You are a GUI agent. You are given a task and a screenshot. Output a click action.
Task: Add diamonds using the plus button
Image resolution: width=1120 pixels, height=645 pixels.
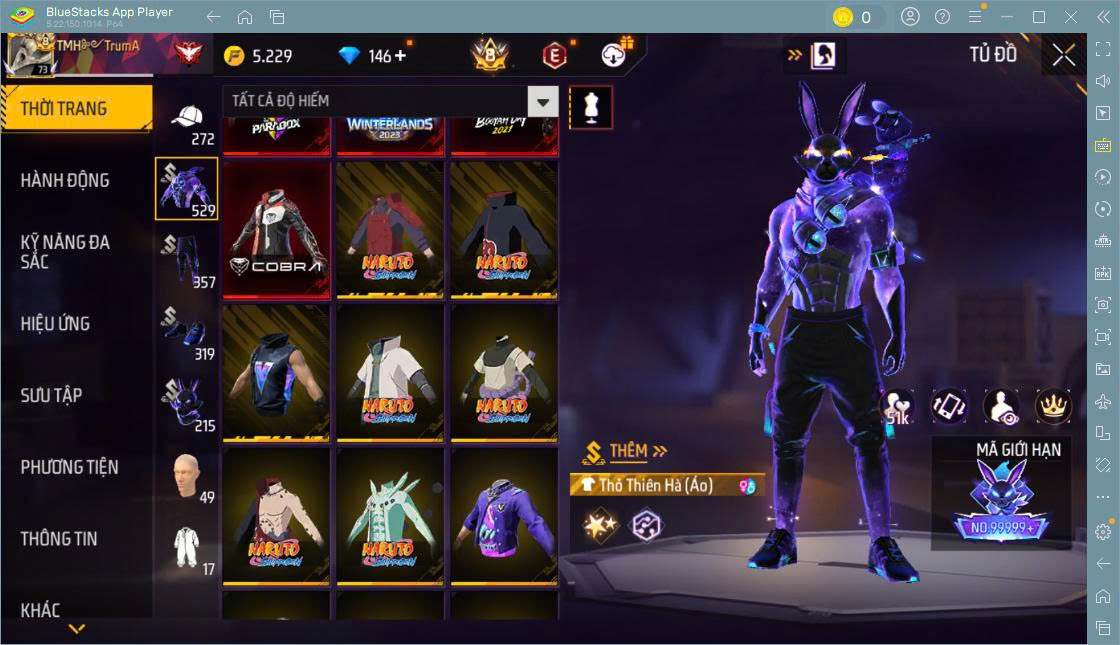tap(401, 55)
